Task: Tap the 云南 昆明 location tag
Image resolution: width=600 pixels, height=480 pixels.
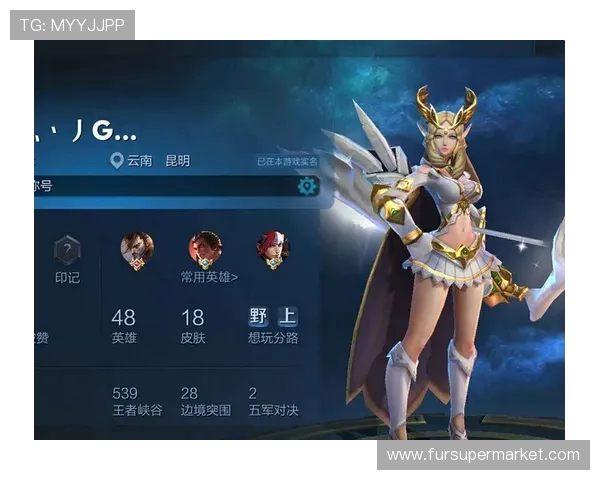Action: (x=152, y=161)
